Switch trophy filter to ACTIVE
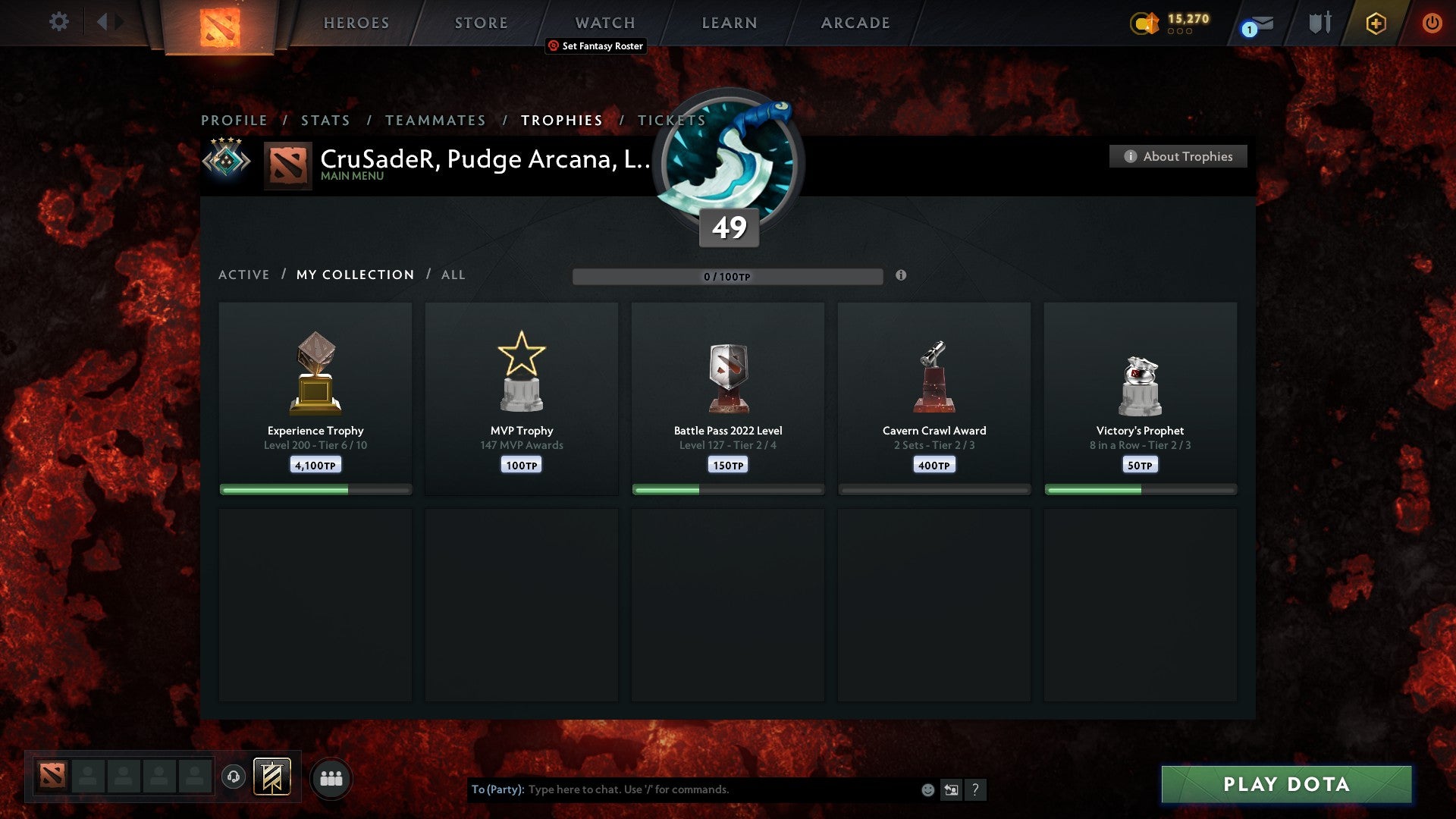 tap(244, 275)
